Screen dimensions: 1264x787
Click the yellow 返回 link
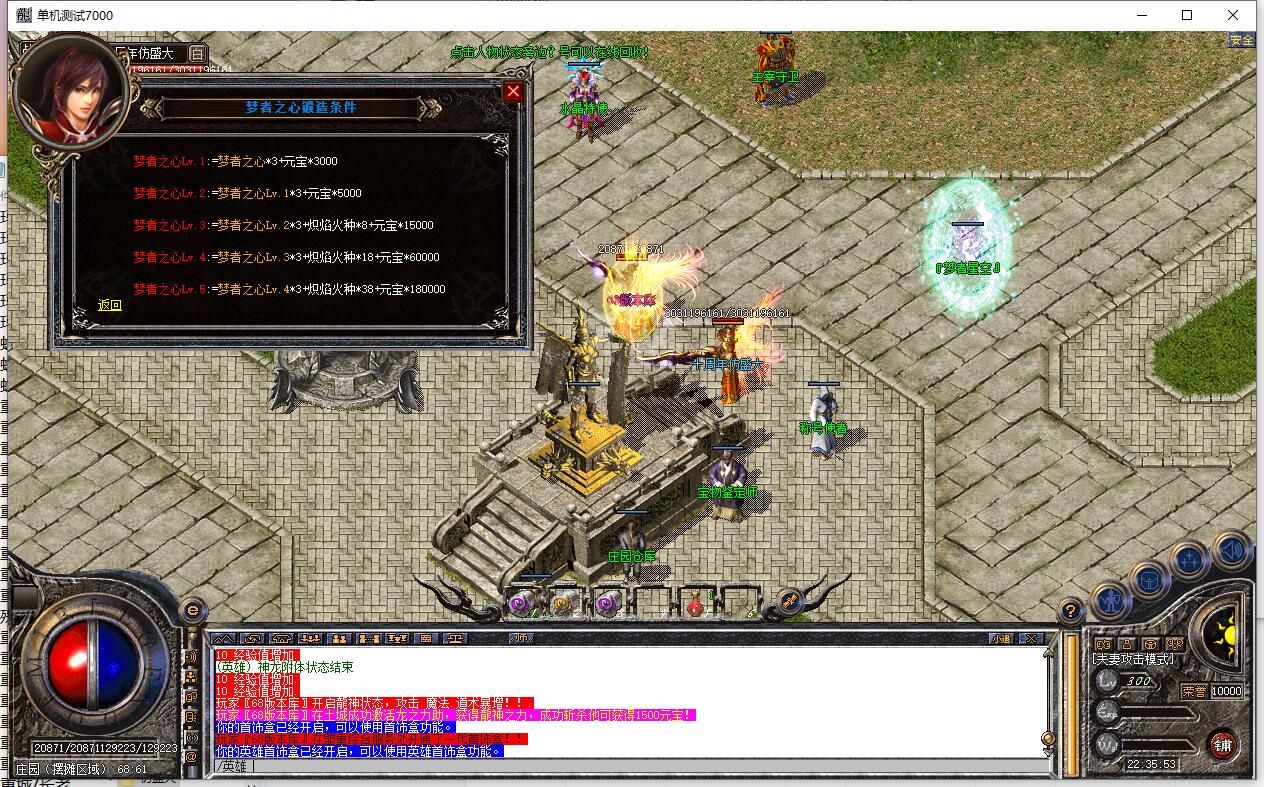click(110, 305)
